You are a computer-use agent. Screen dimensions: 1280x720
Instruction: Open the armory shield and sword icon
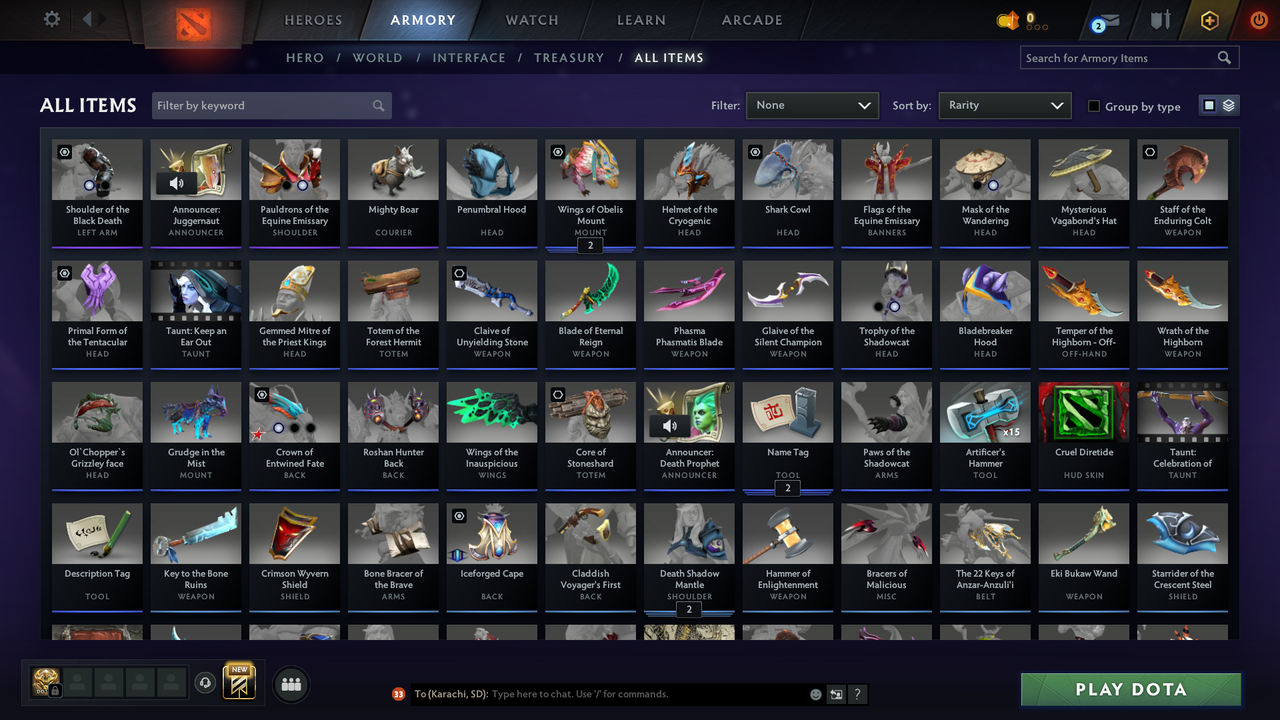(1160, 19)
